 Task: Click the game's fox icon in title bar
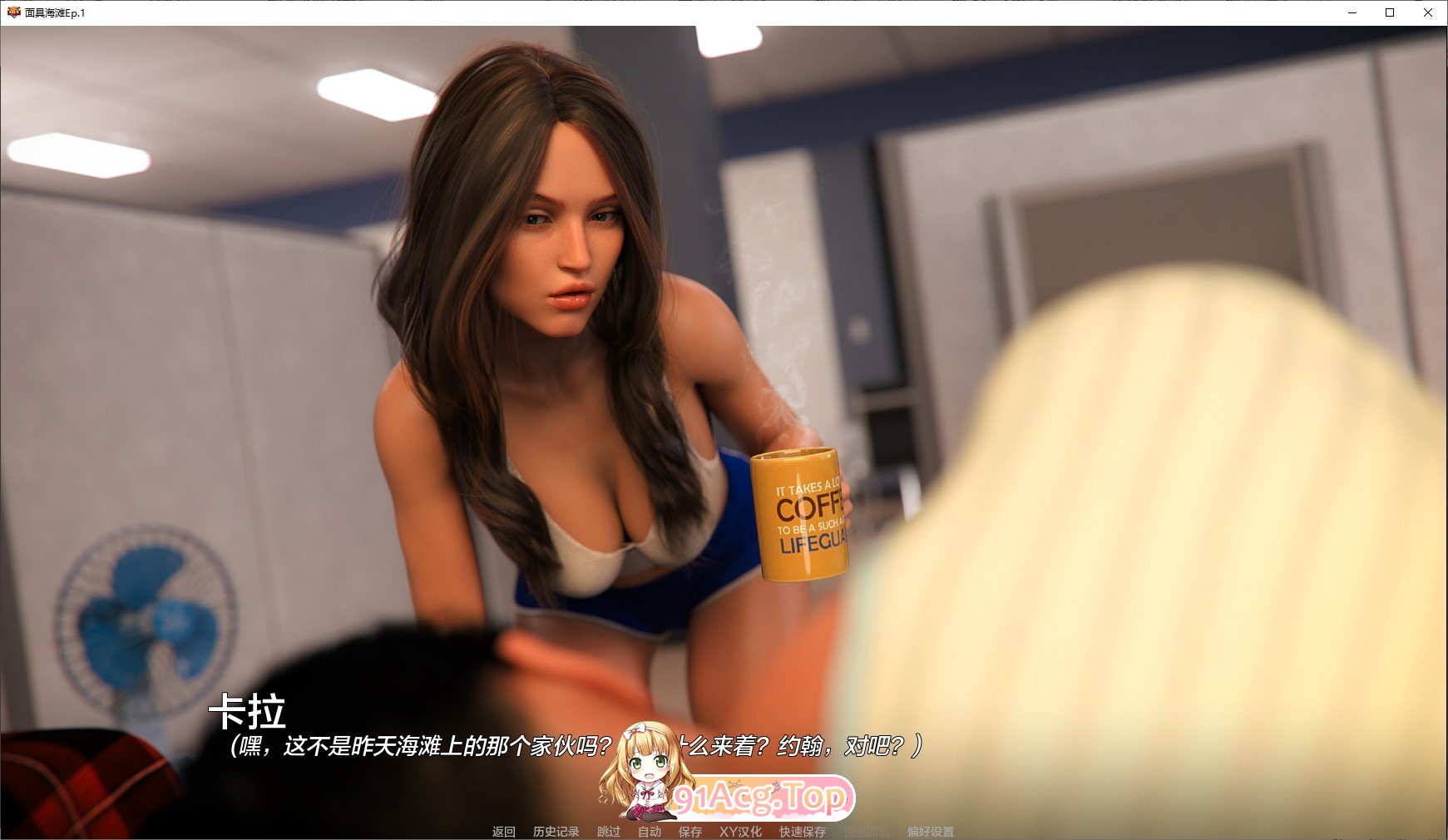tap(13, 12)
